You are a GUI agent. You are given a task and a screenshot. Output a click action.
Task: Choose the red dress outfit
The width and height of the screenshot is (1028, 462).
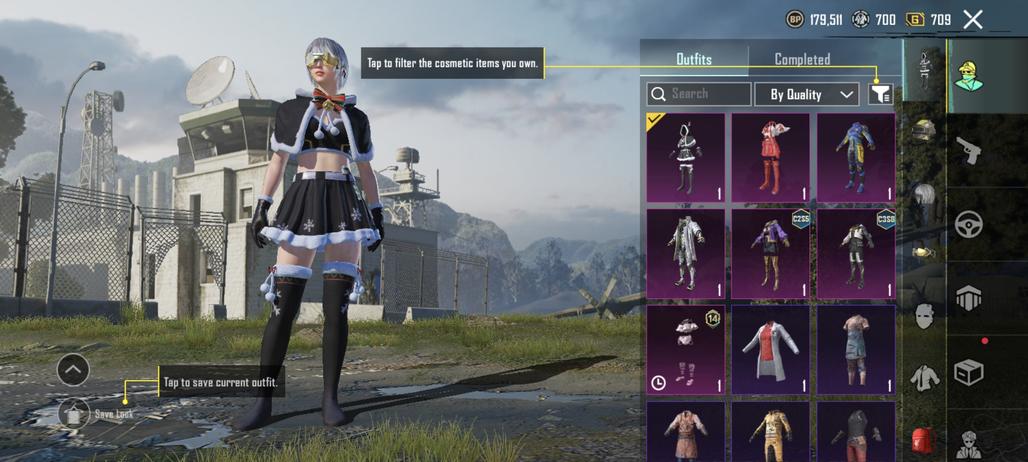pyautogui.click(x=770, y=158)
